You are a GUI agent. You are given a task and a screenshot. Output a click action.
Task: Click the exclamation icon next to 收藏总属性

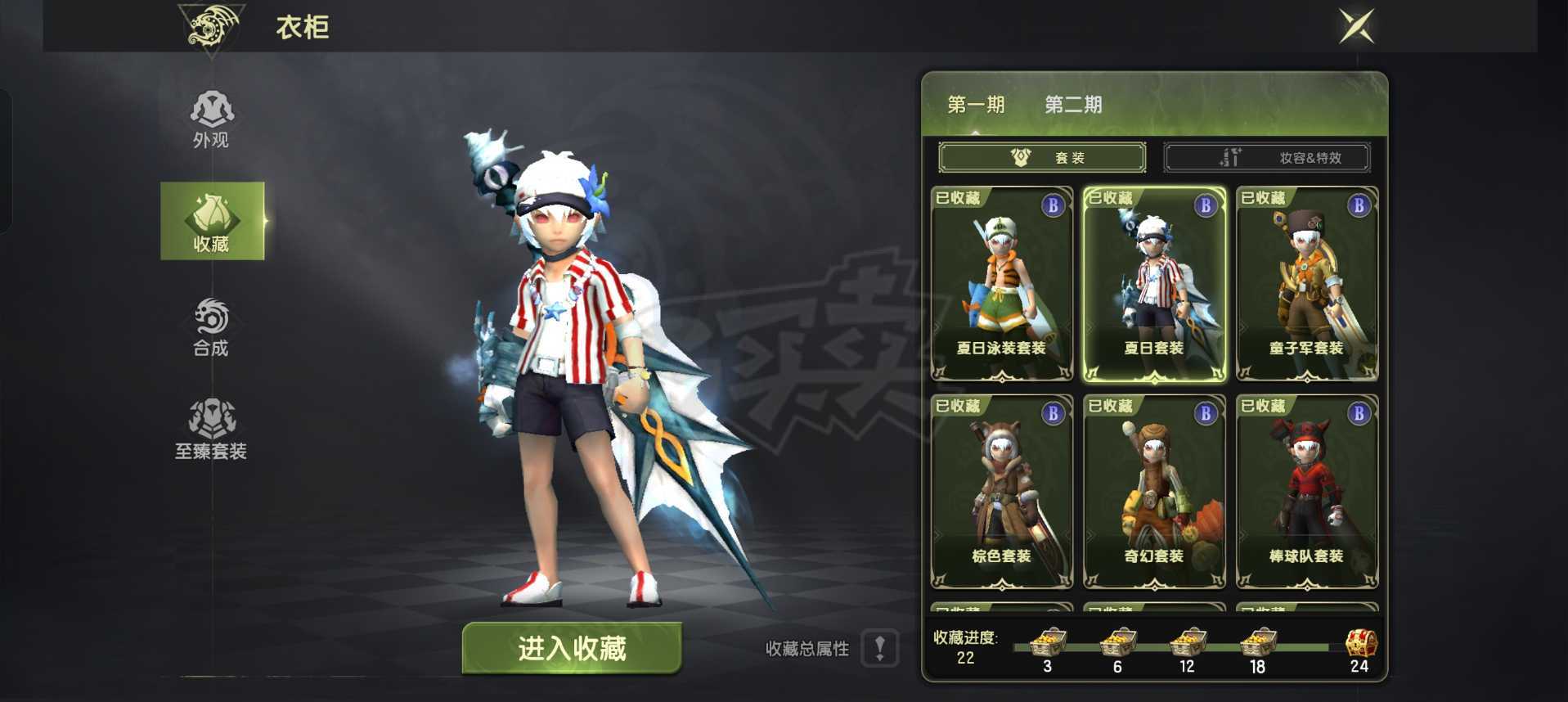coord(880,649)
